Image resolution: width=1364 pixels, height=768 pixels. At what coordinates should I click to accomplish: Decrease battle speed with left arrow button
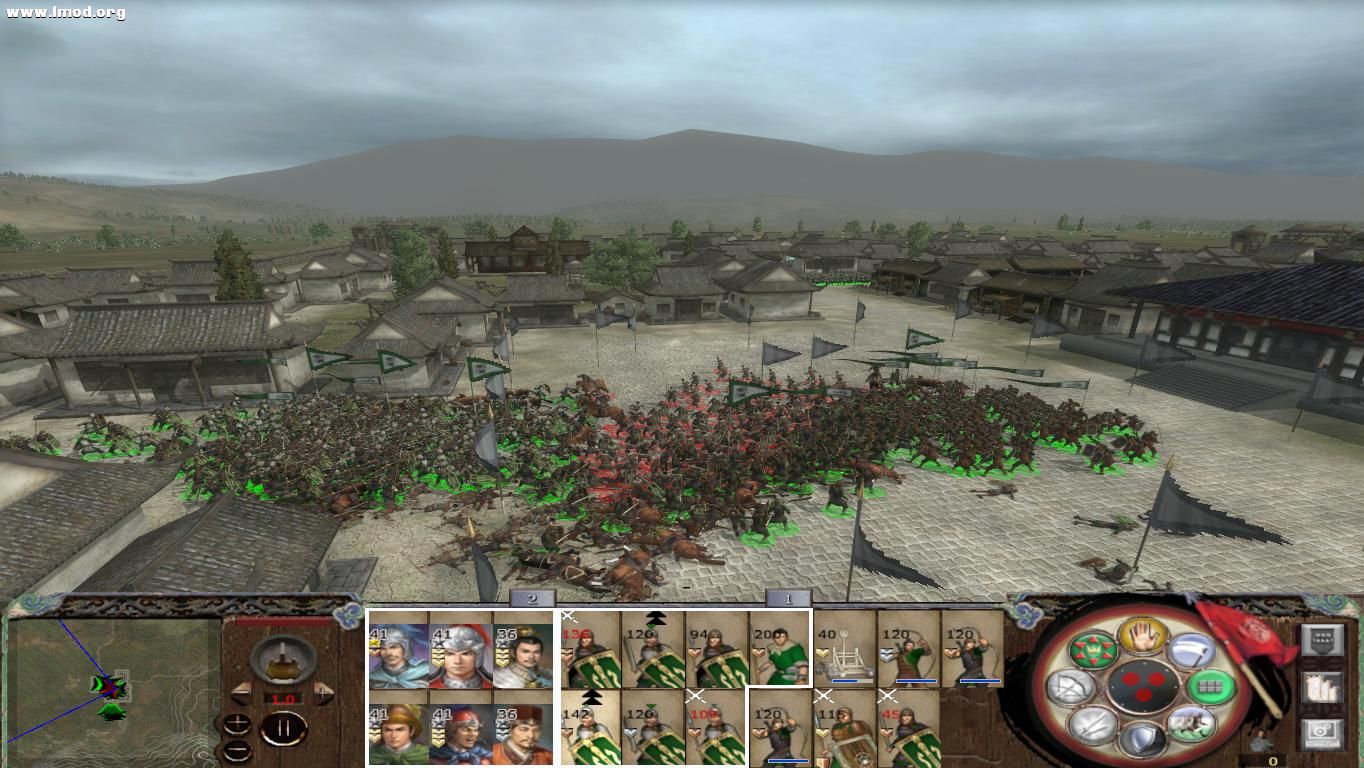click(240, 692)
